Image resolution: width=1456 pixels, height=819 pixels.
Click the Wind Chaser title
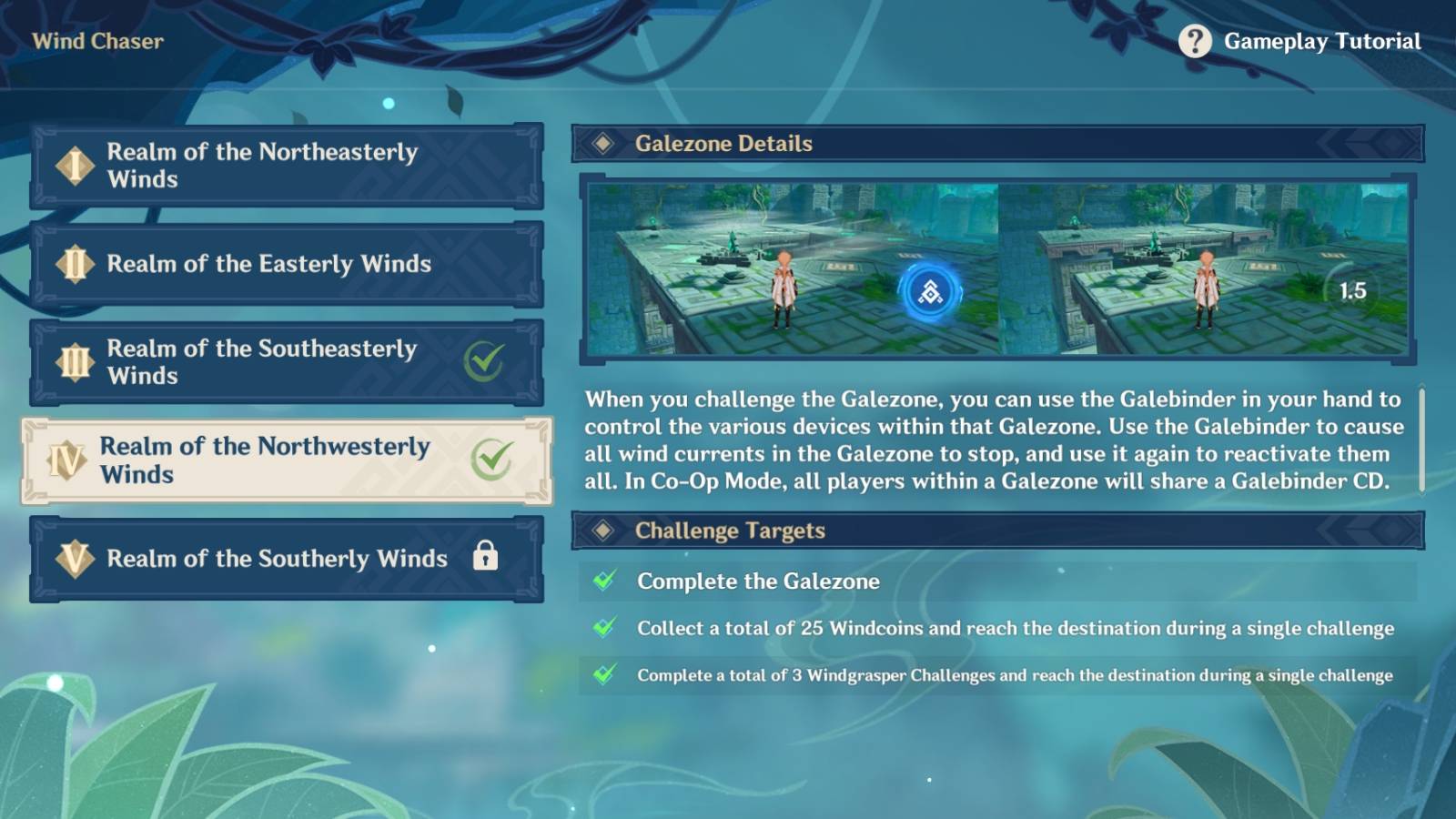pyautogui.click(x=98, y=41)
